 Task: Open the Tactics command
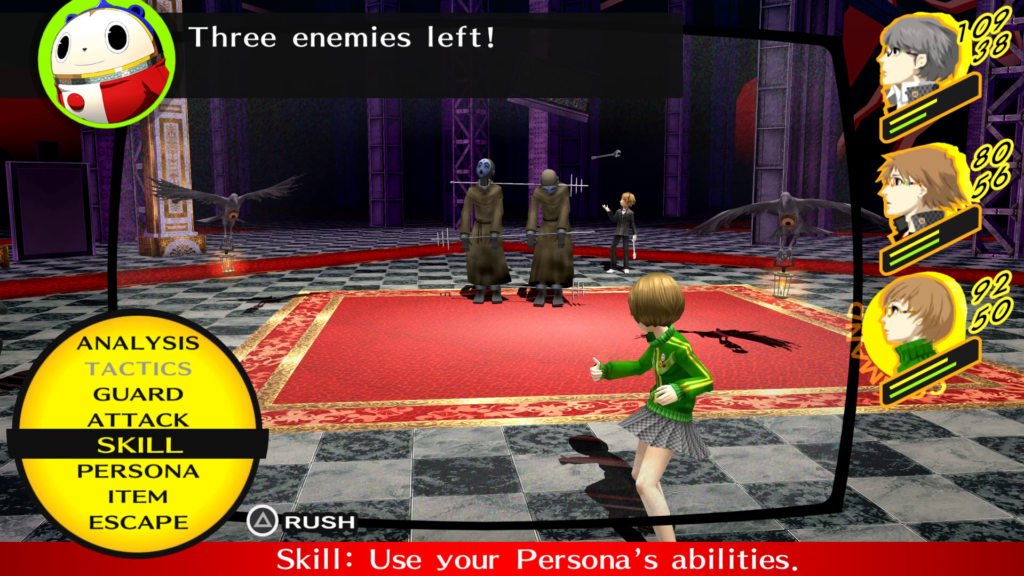[x=138, y=369]
